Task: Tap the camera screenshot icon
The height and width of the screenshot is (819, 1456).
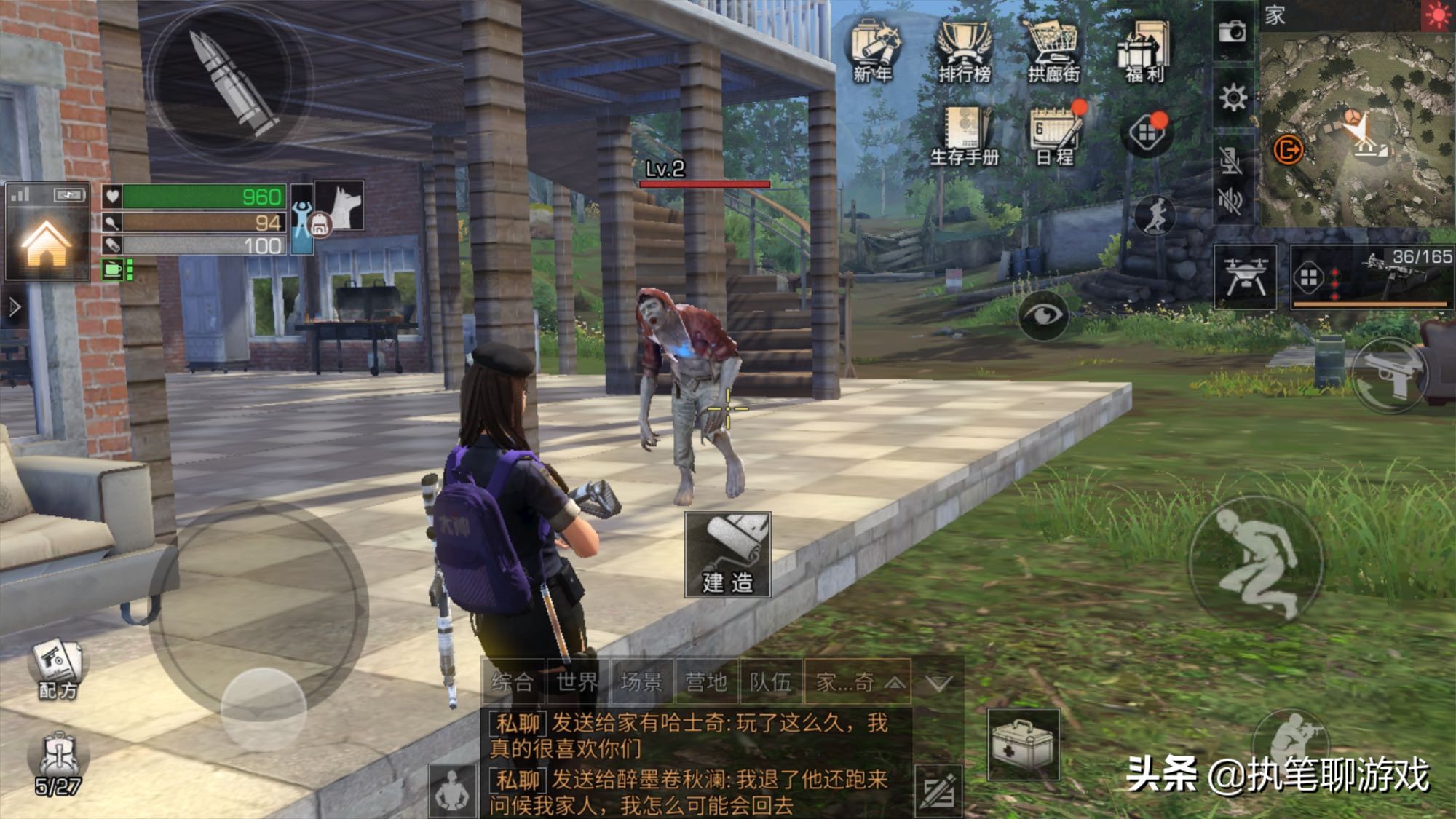Action: tap(1233, 31)
